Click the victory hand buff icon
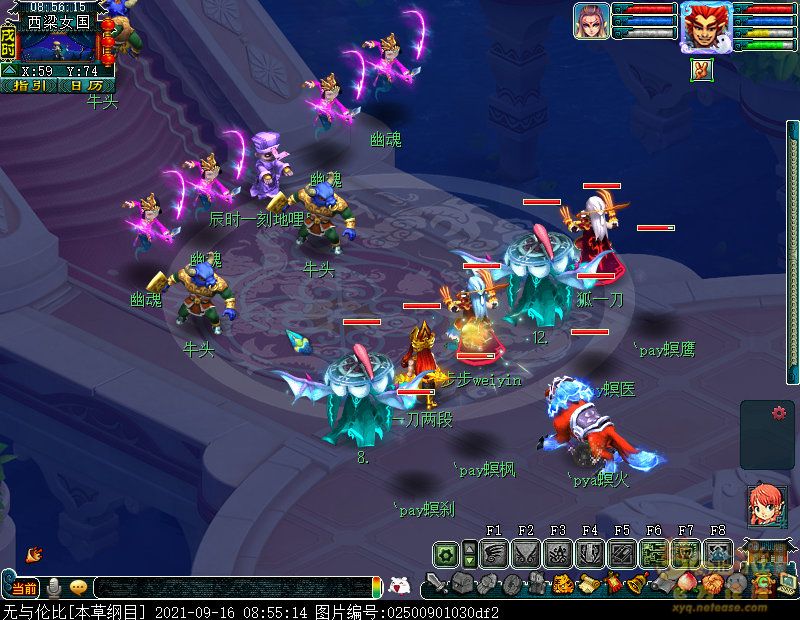The width and height of the screenshot is (800, 620). (701, 70)
